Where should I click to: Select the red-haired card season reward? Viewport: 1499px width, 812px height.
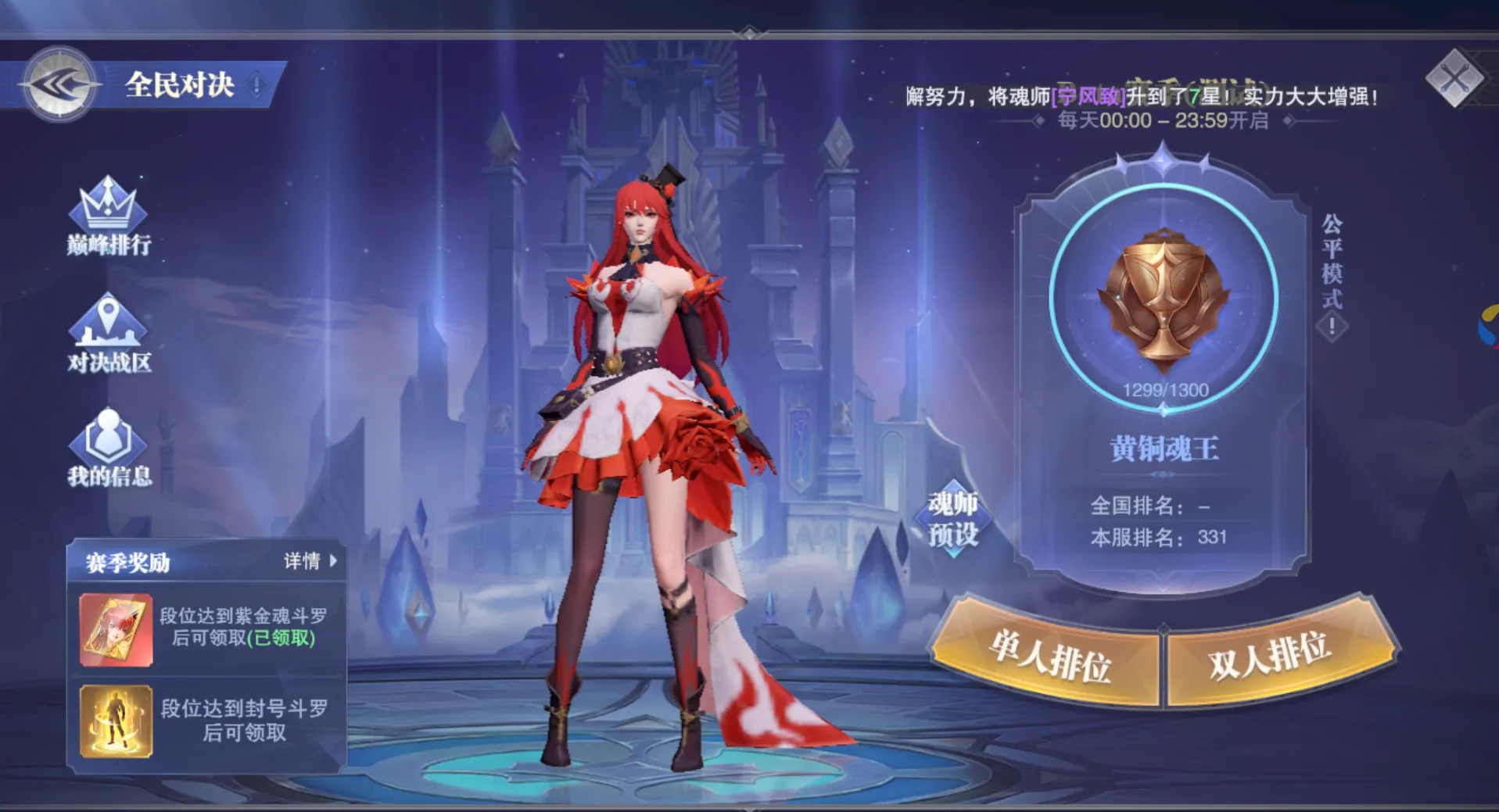[x=116, y=630]
